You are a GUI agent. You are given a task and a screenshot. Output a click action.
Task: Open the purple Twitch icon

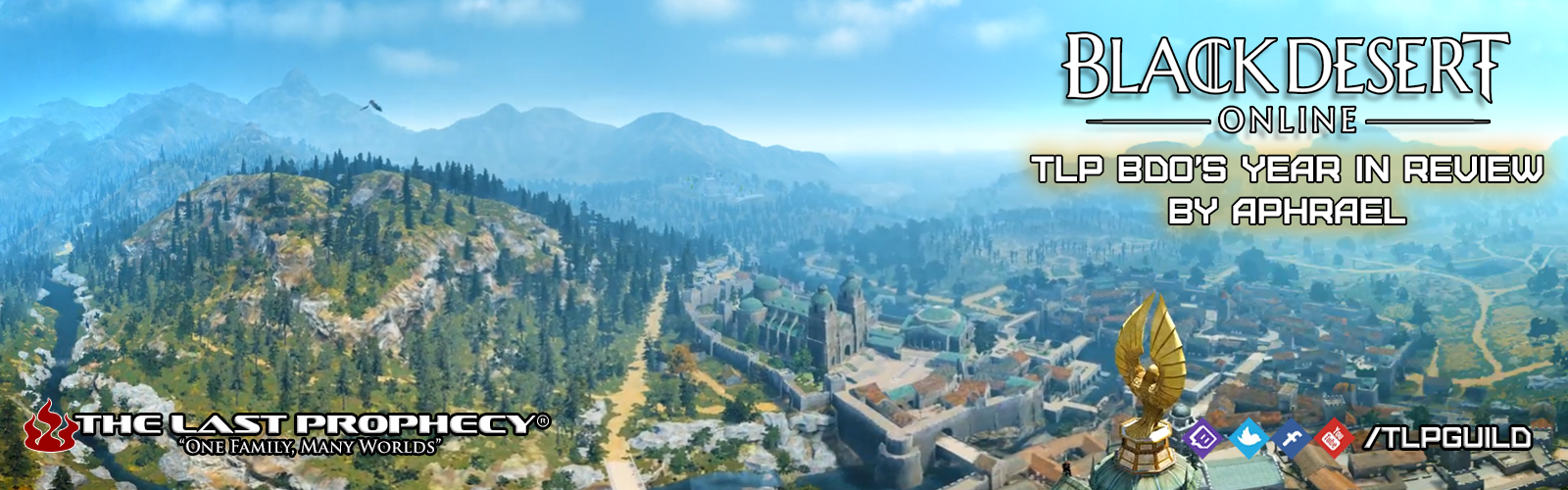coord(1202,438)
